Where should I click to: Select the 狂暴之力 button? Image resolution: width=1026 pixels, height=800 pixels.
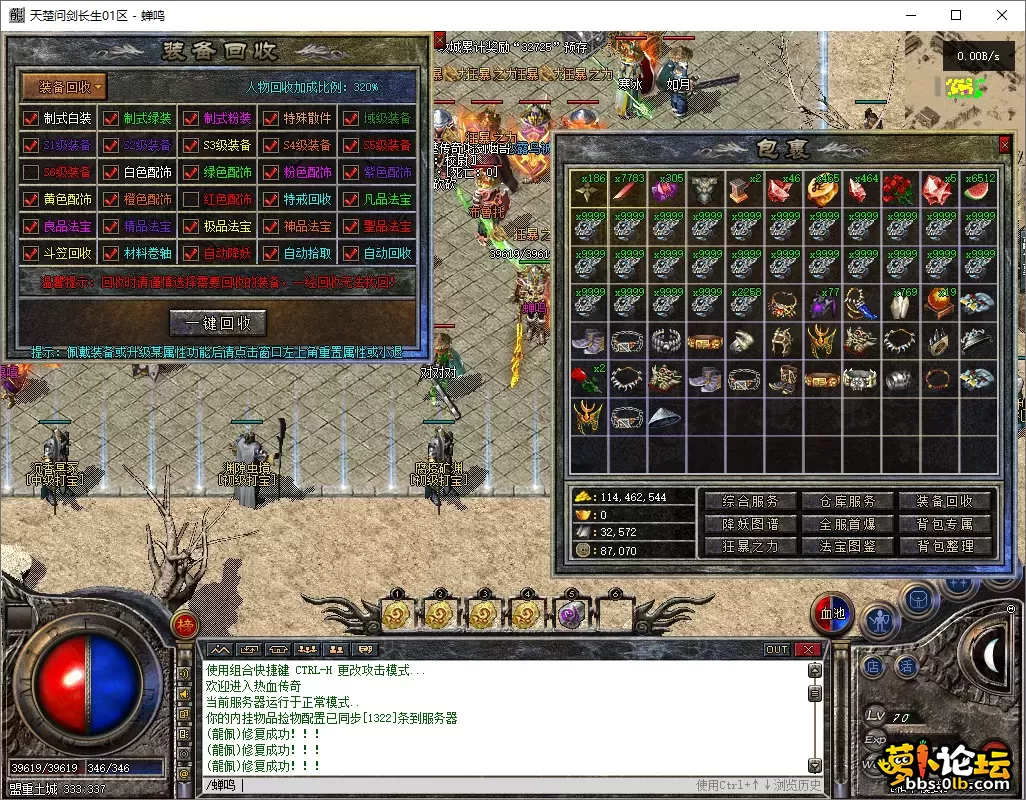750,546
